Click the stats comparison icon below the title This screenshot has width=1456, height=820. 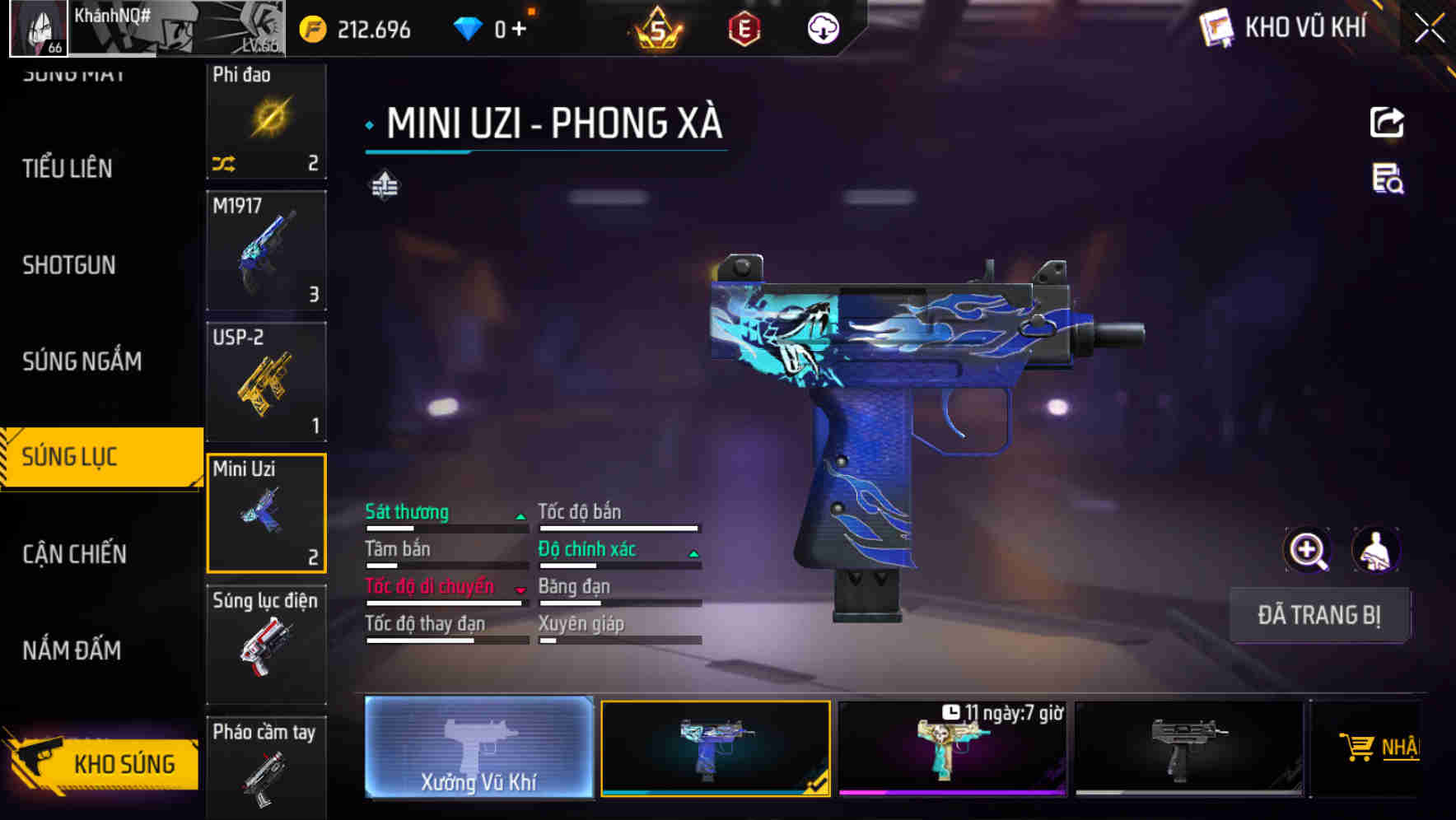coord(384,186)
